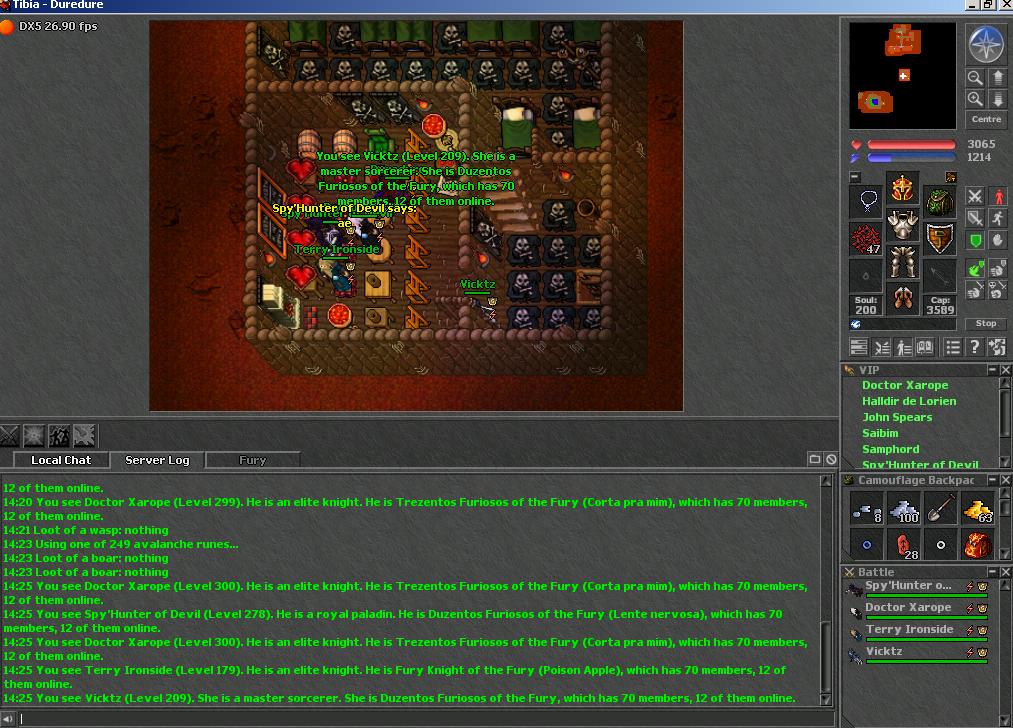
Task: Target Terry Ironside in the Battle list
Action: 909,630
